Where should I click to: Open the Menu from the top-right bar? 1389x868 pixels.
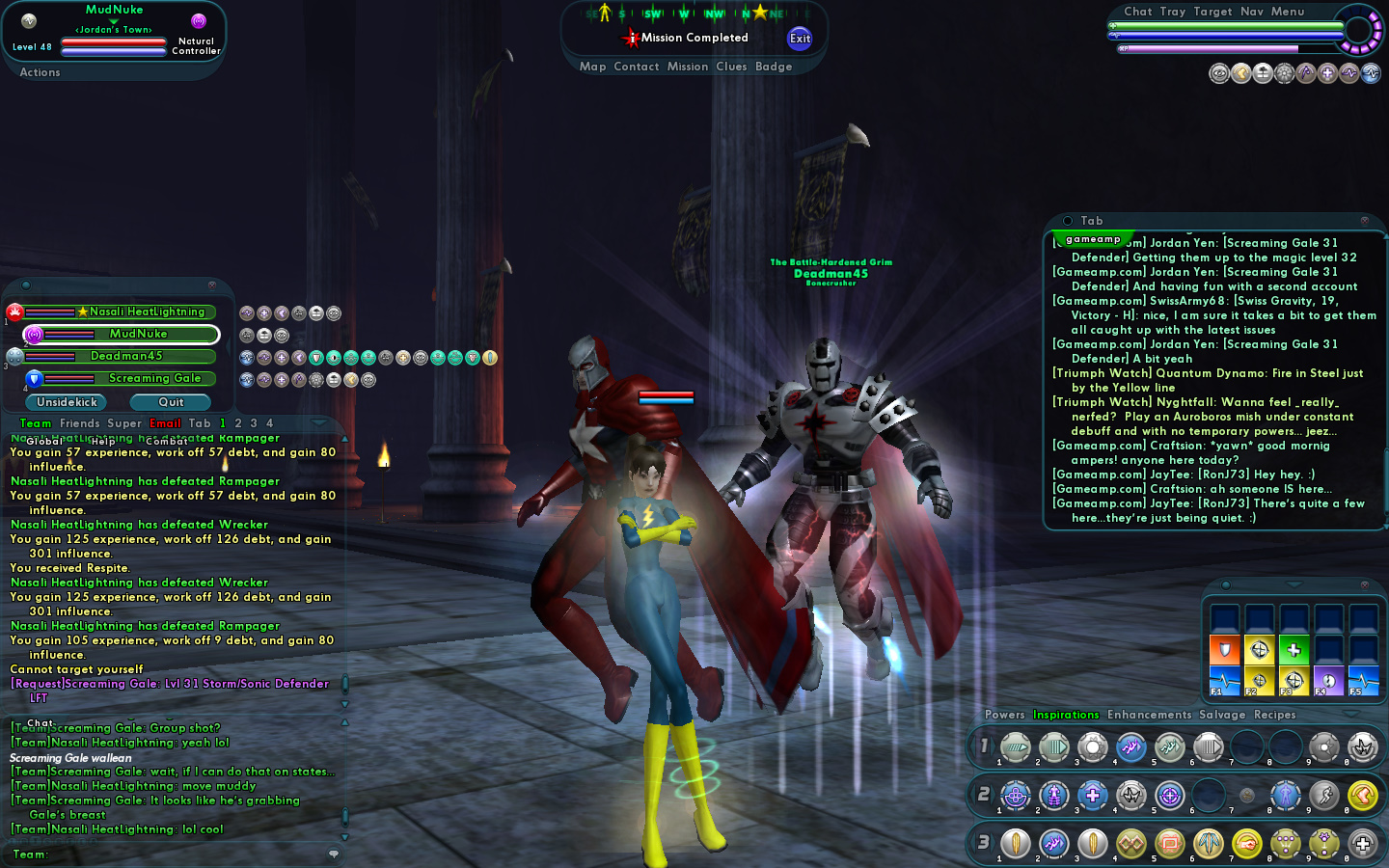coord(1288,12)
